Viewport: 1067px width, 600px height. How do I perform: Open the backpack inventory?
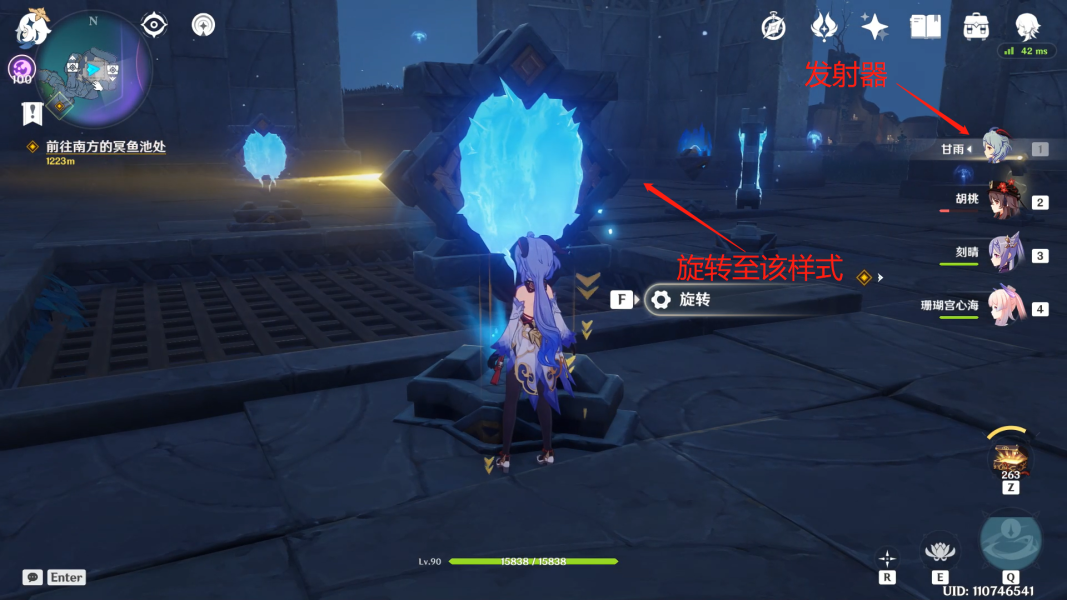(976, 27)
